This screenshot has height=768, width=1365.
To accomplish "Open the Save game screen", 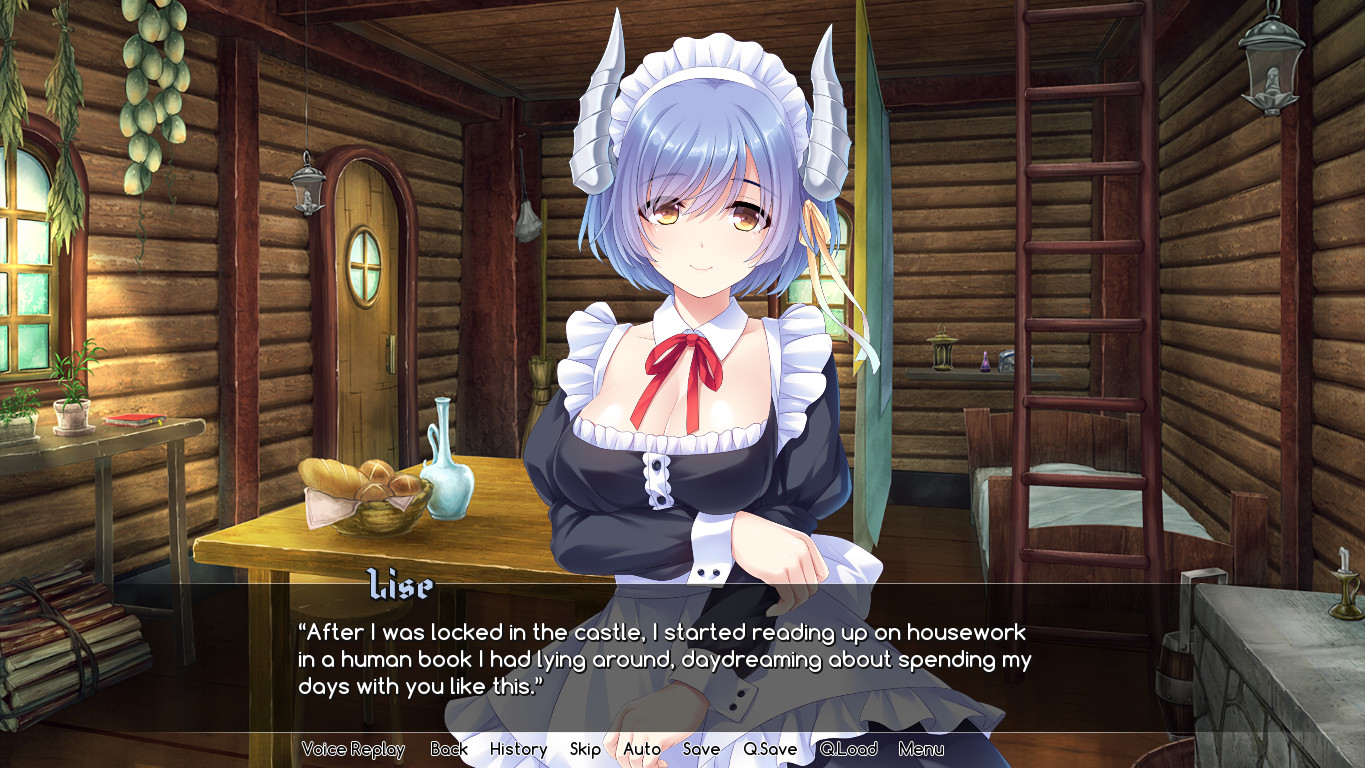I will tap(702, 749).
